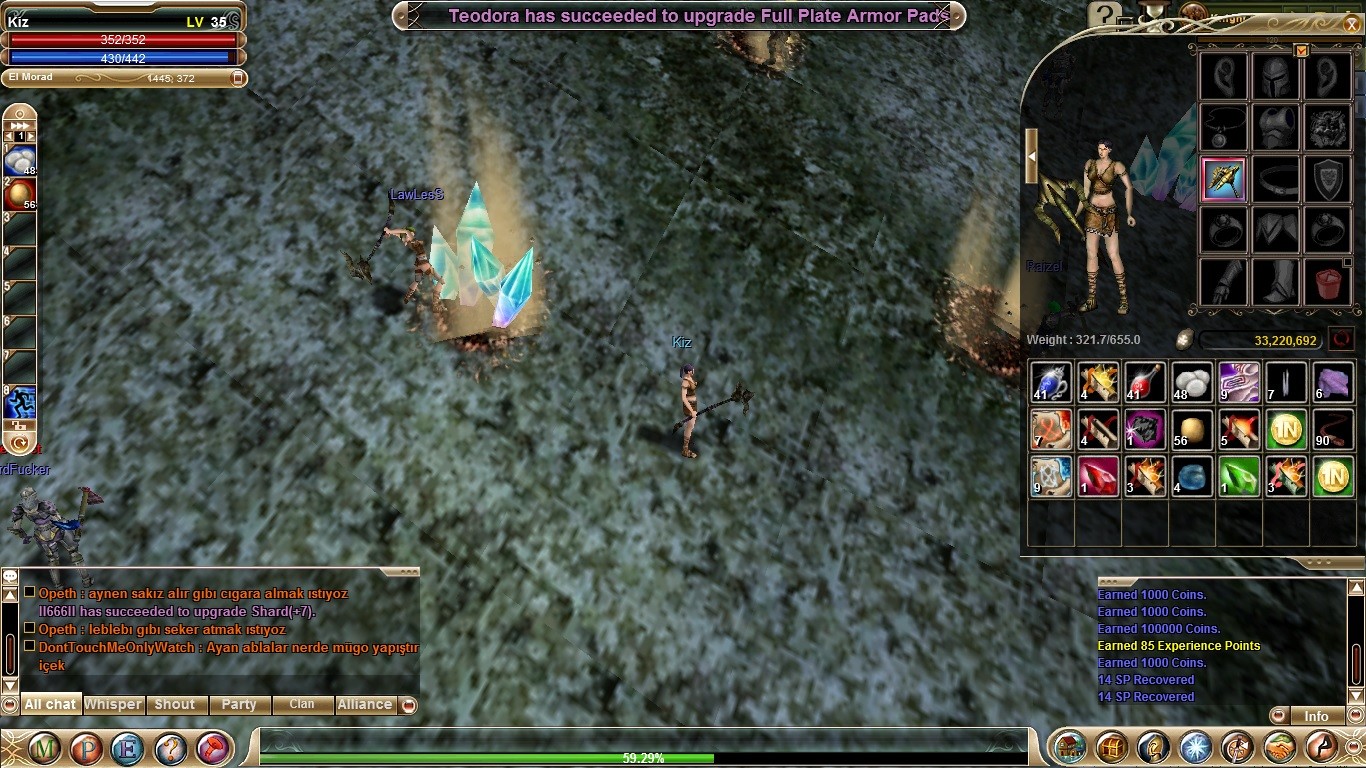Open the Info log button

[1315, 716]
